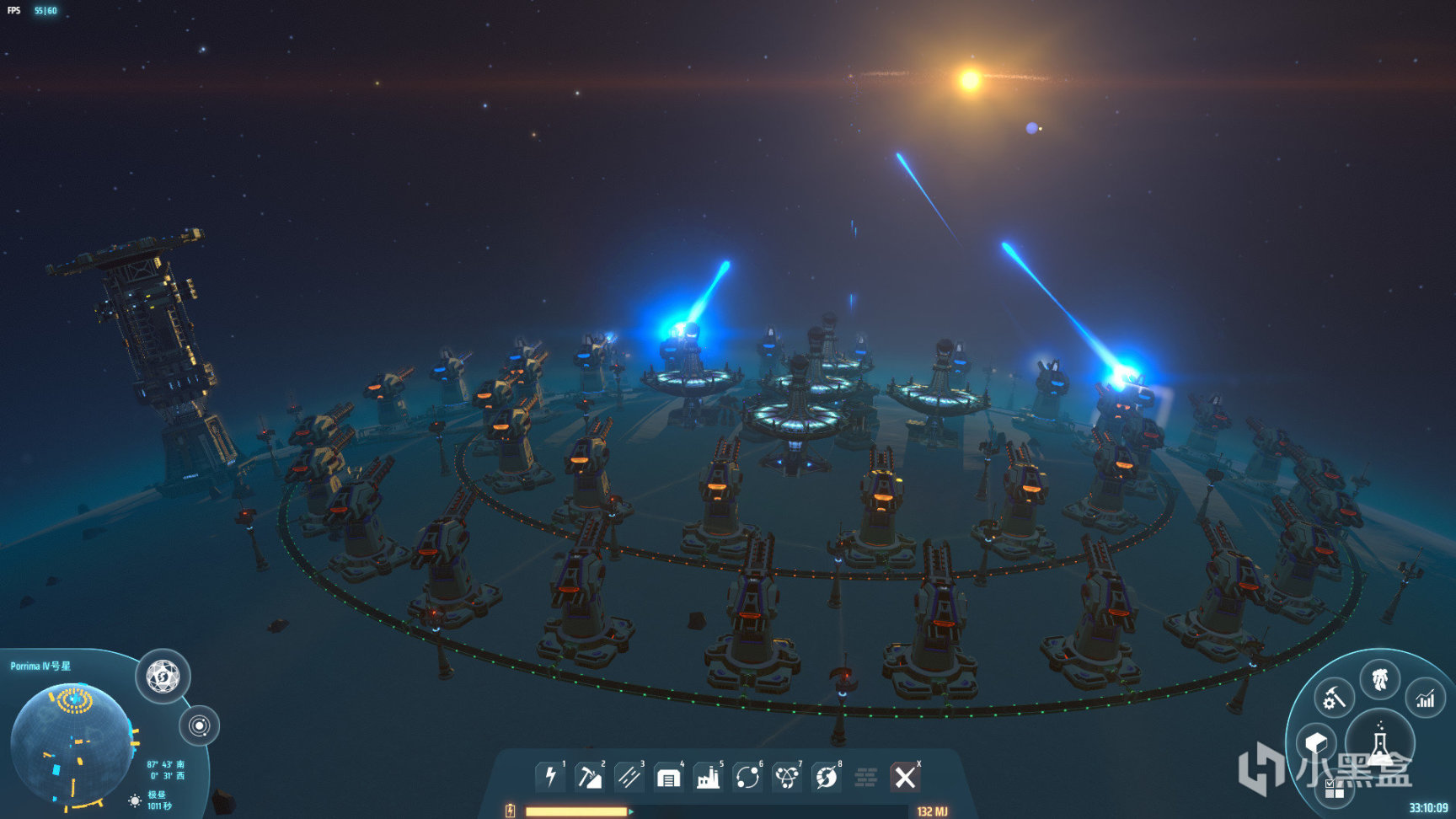Open the Dyson sphere editor globe button
This screenshot has width=1456, height=819.
point(163,676)
